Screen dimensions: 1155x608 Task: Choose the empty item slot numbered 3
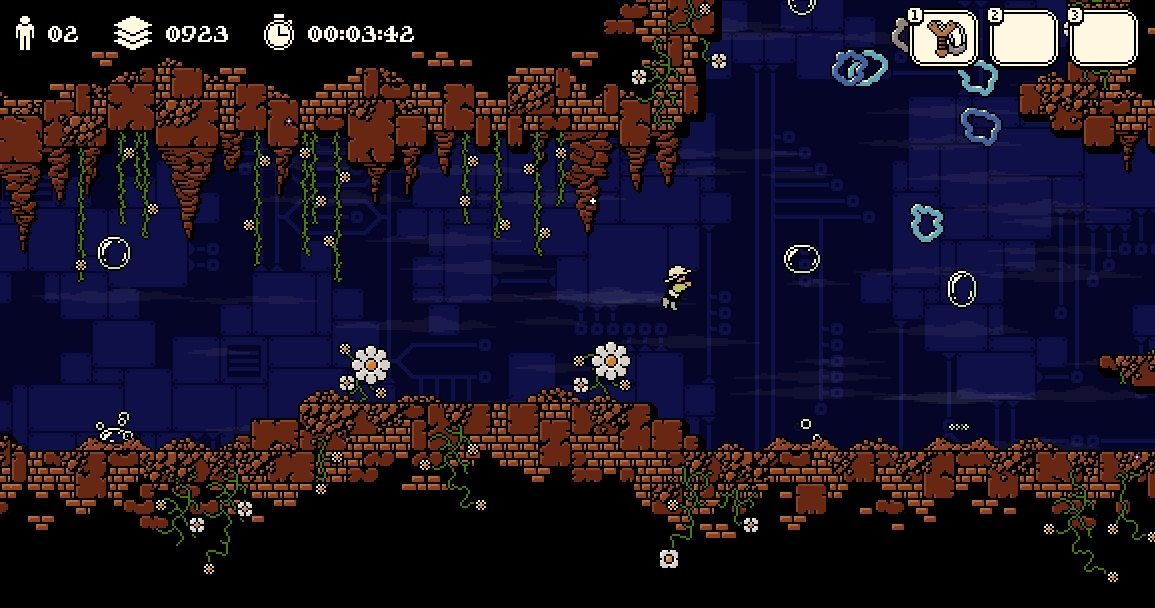[1103, 38]
